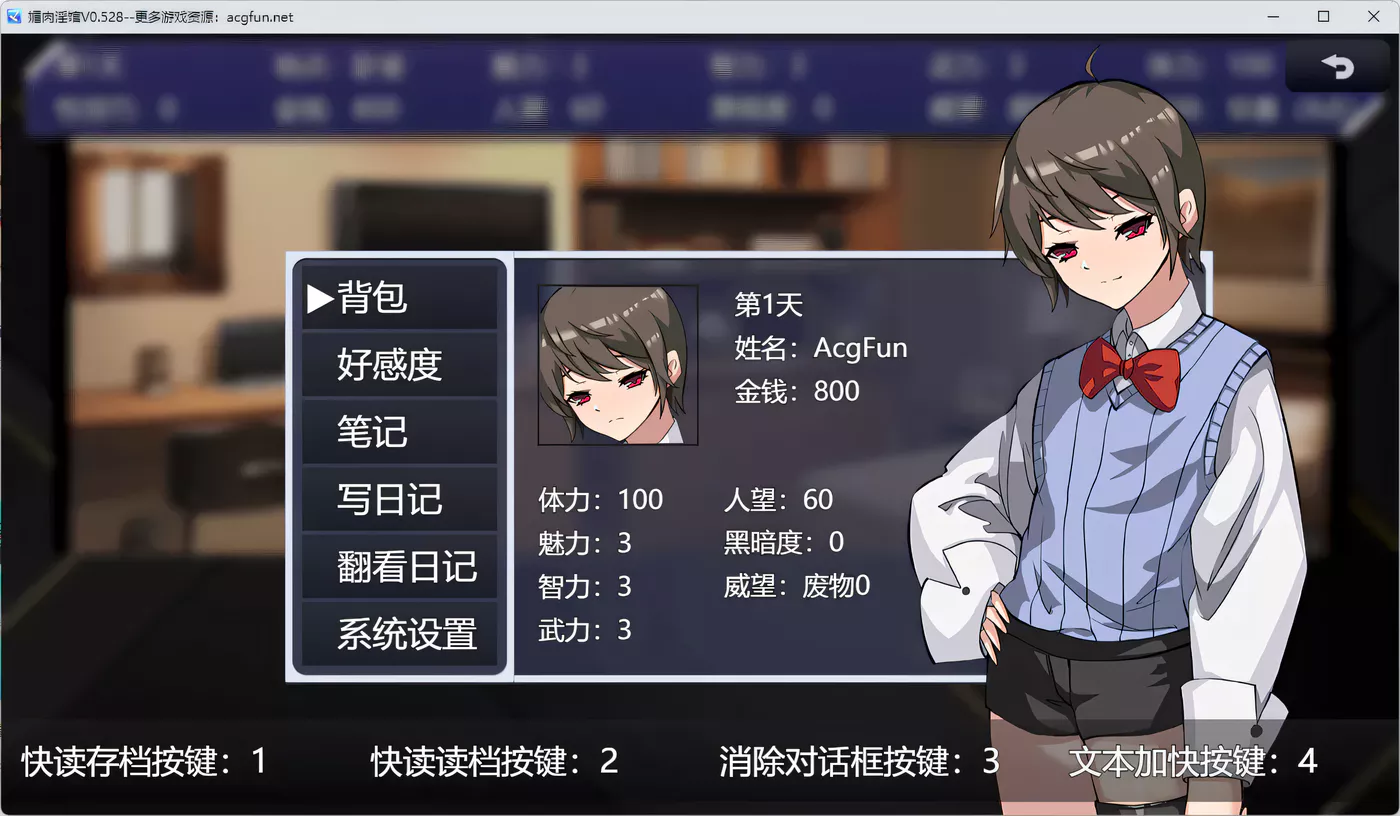Click the dialog dismiss hotkey label 消除对话框按键:3

(853, 762)
